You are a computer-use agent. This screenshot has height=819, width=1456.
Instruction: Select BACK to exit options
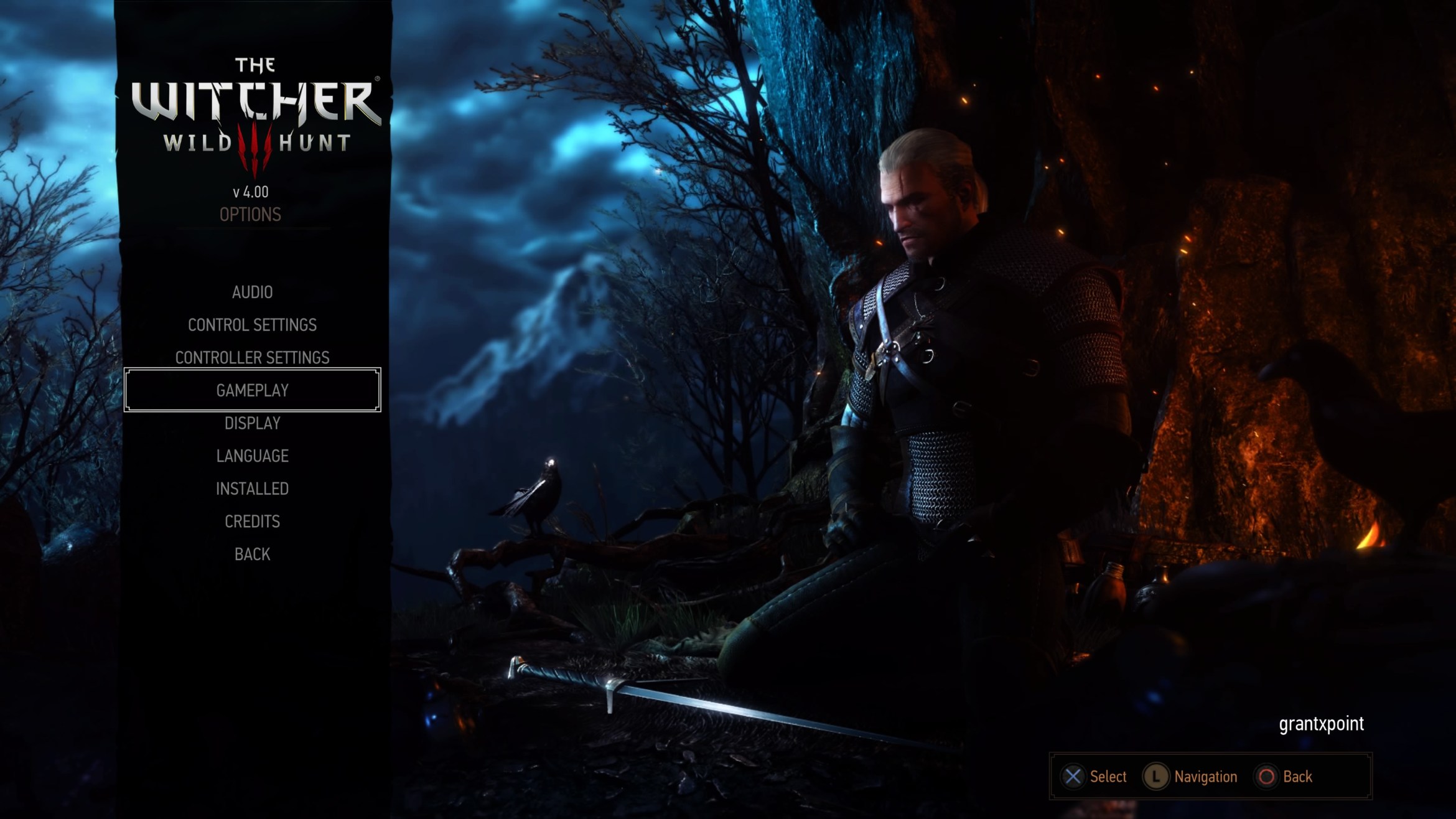coord(252,553)
